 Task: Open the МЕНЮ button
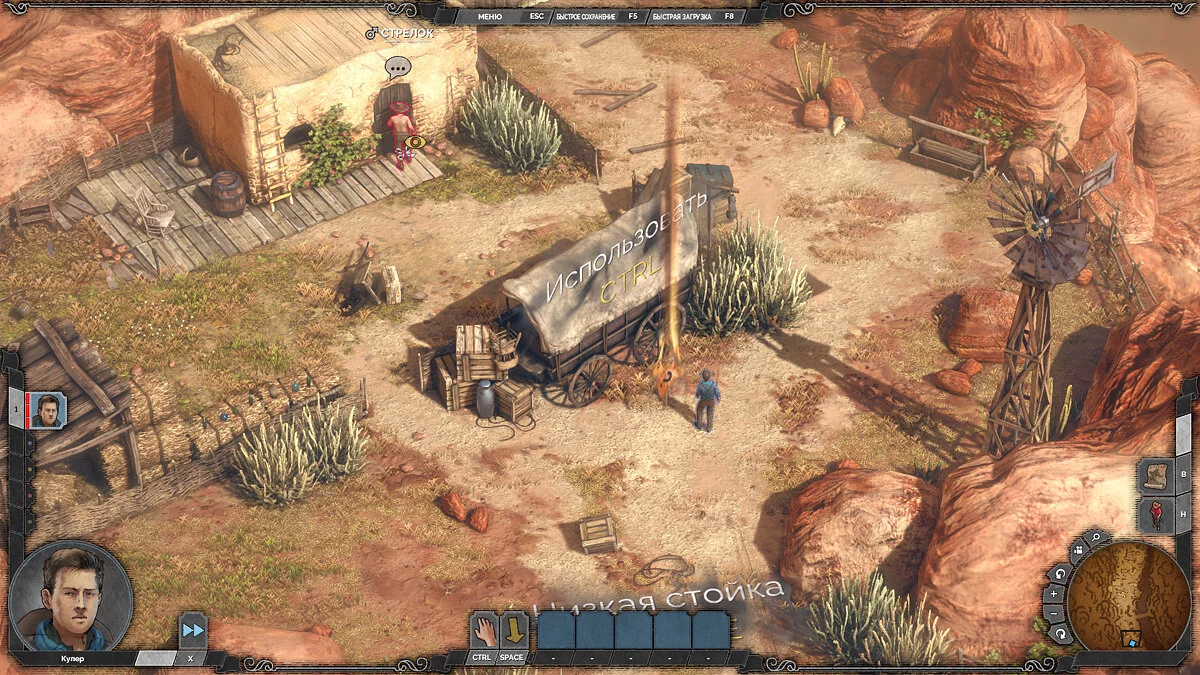click(x=490, y=16)
